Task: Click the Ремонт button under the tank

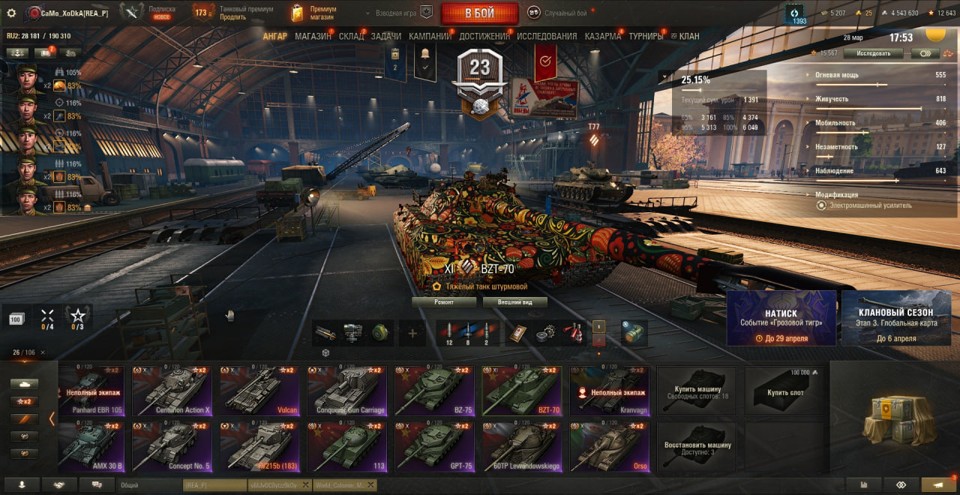Action: [x=444, y=301]
